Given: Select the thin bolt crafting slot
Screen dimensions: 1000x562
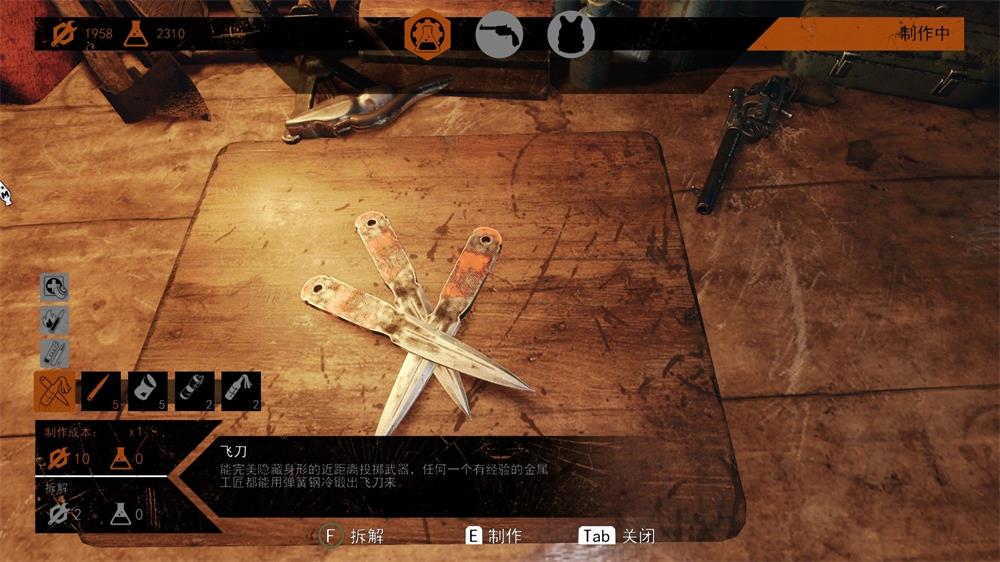Looking at the screenshot, I should (x=101, y=391).
